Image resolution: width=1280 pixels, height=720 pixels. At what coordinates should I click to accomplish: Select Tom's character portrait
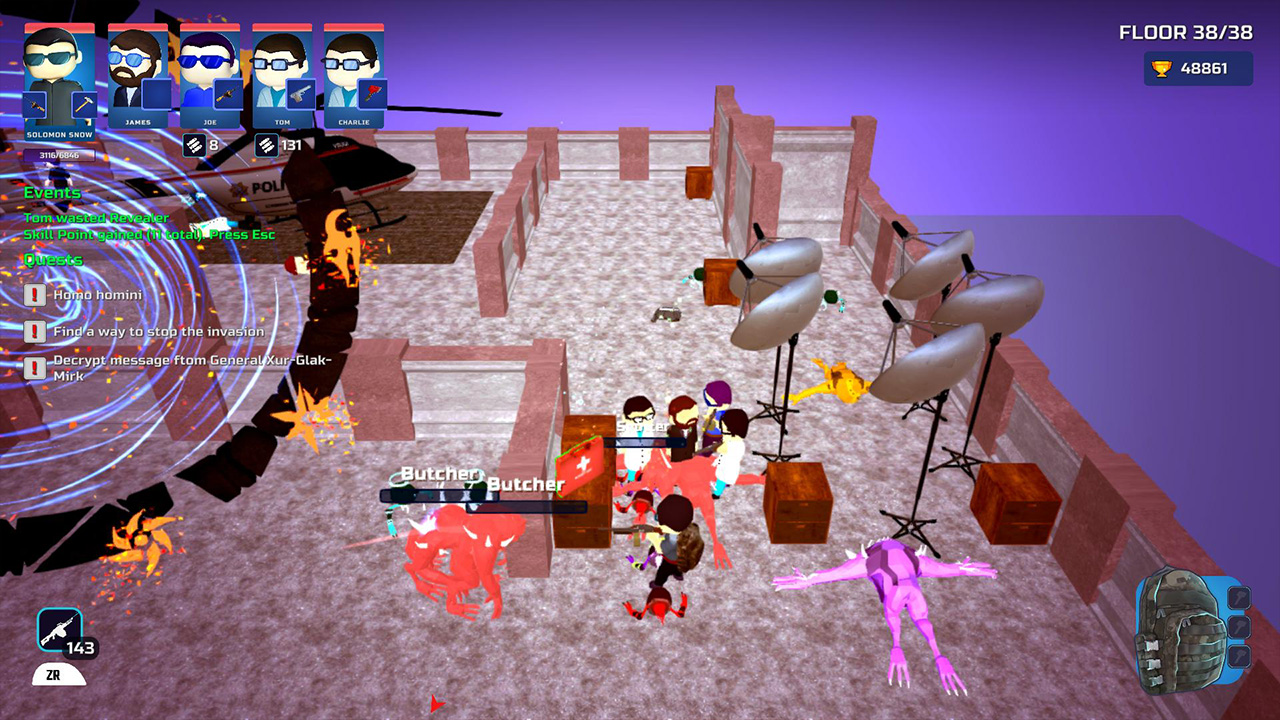coord(277,66)
